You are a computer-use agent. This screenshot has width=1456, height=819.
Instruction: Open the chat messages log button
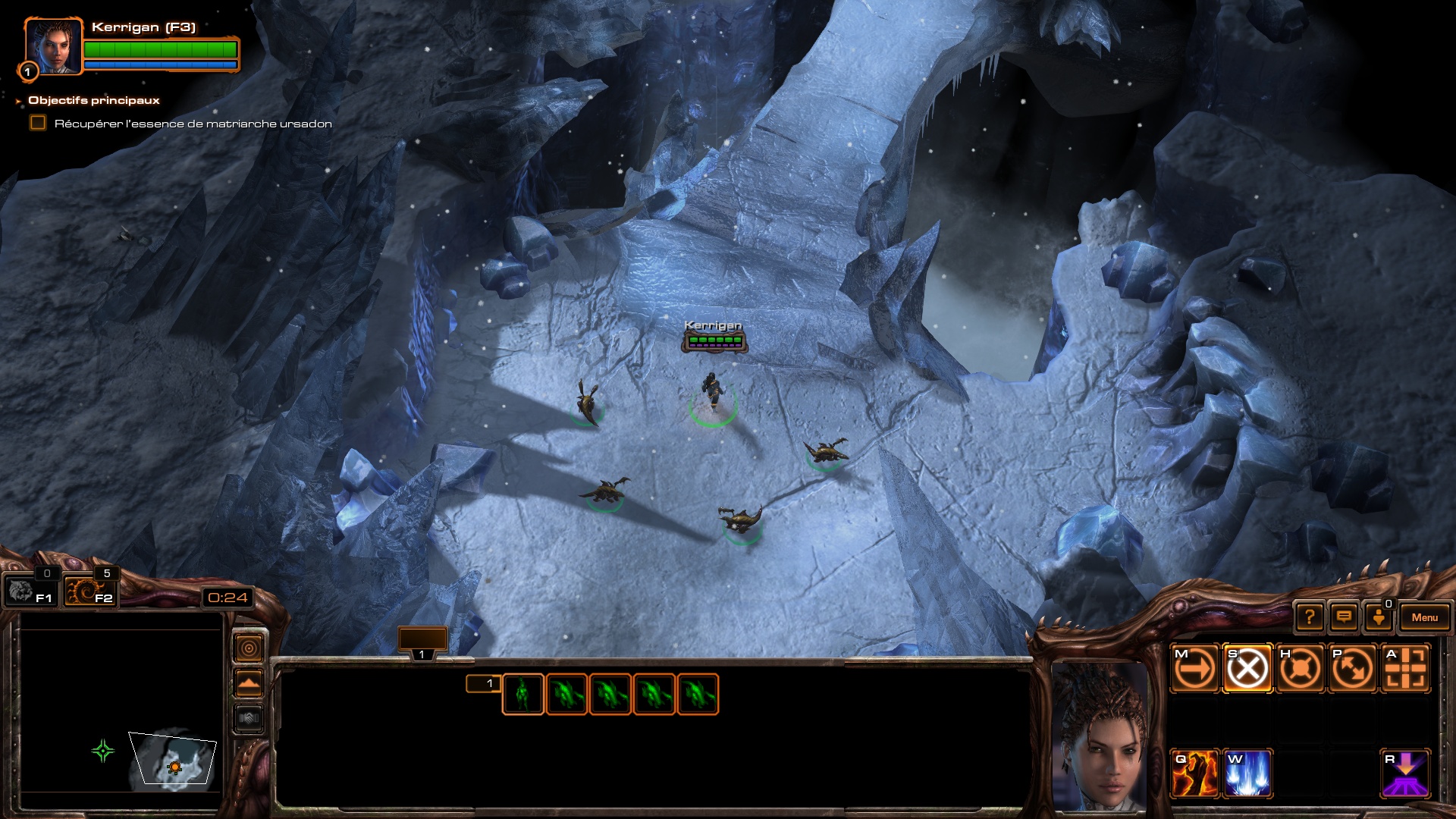(x=1344, y=617)
